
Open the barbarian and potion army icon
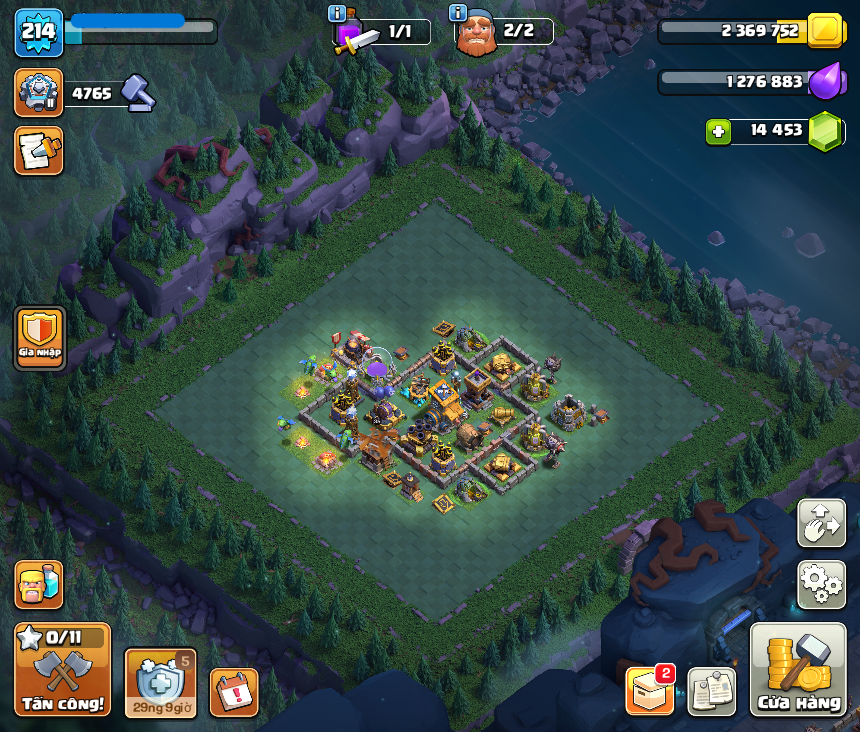coord(39,585)
